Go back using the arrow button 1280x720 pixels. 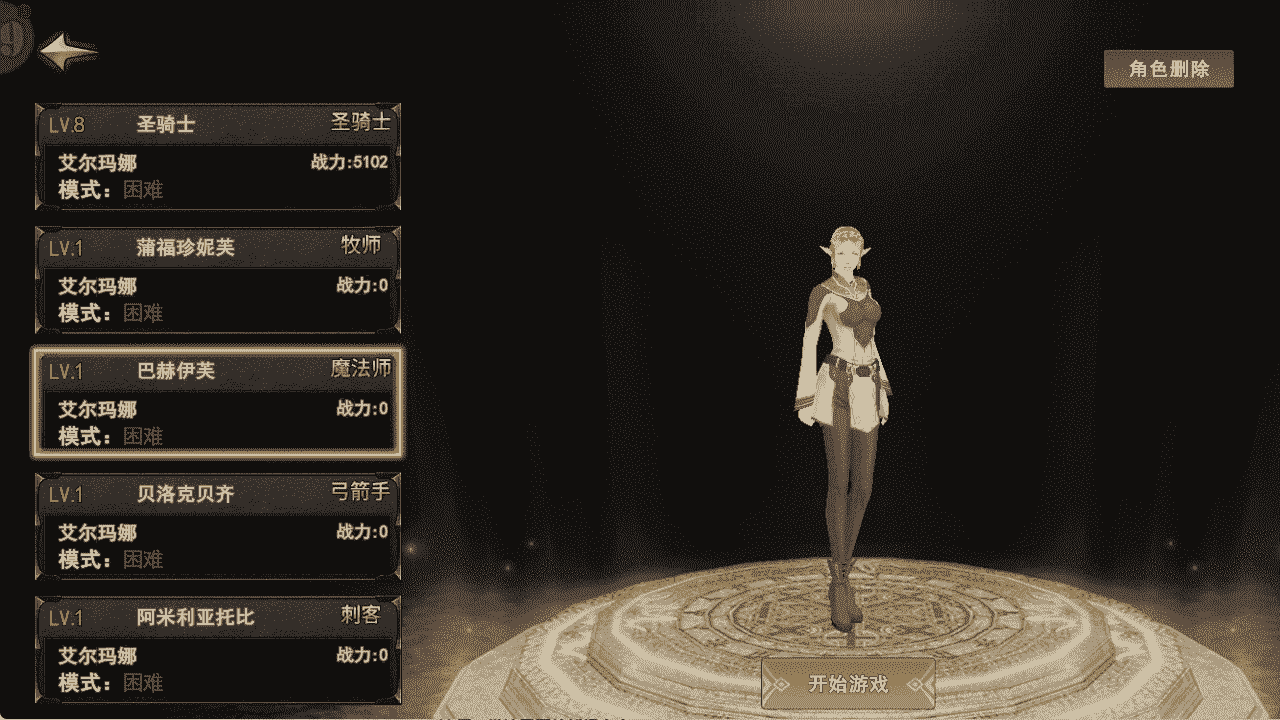point(68,49)
